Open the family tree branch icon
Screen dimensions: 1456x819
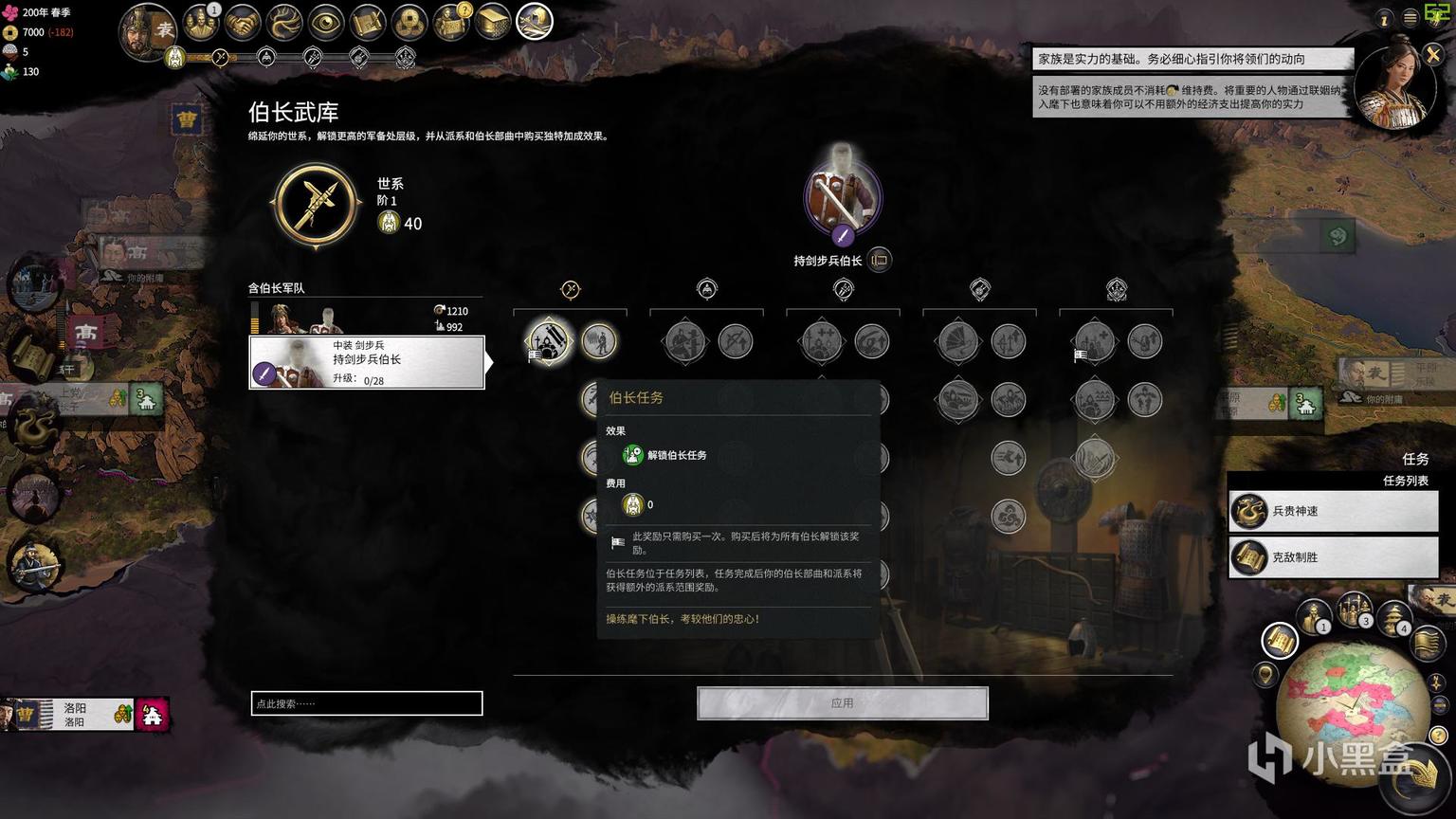pyautogui.click(x=284, y=23)
